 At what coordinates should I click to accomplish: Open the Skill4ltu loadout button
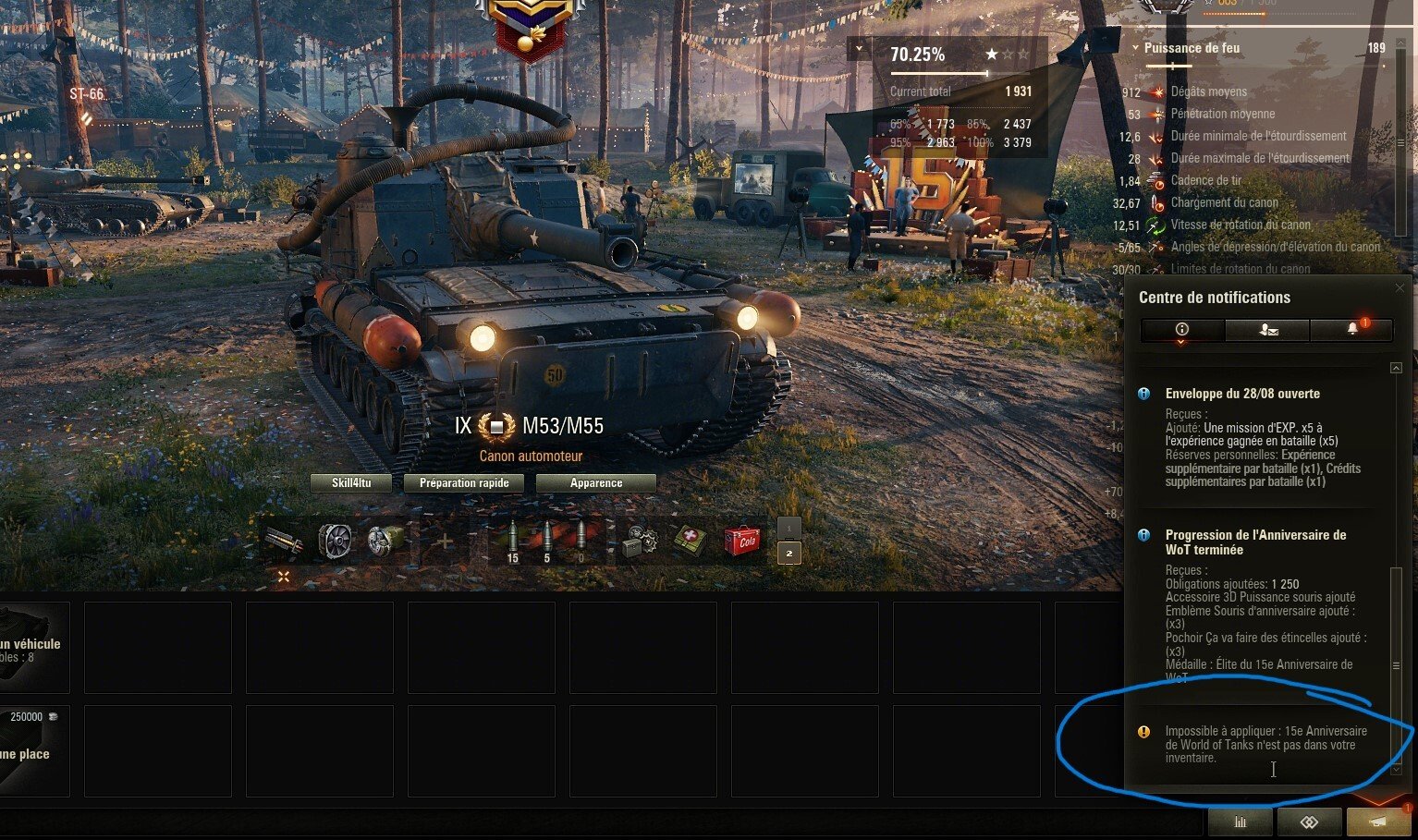[x=352, y=483]
